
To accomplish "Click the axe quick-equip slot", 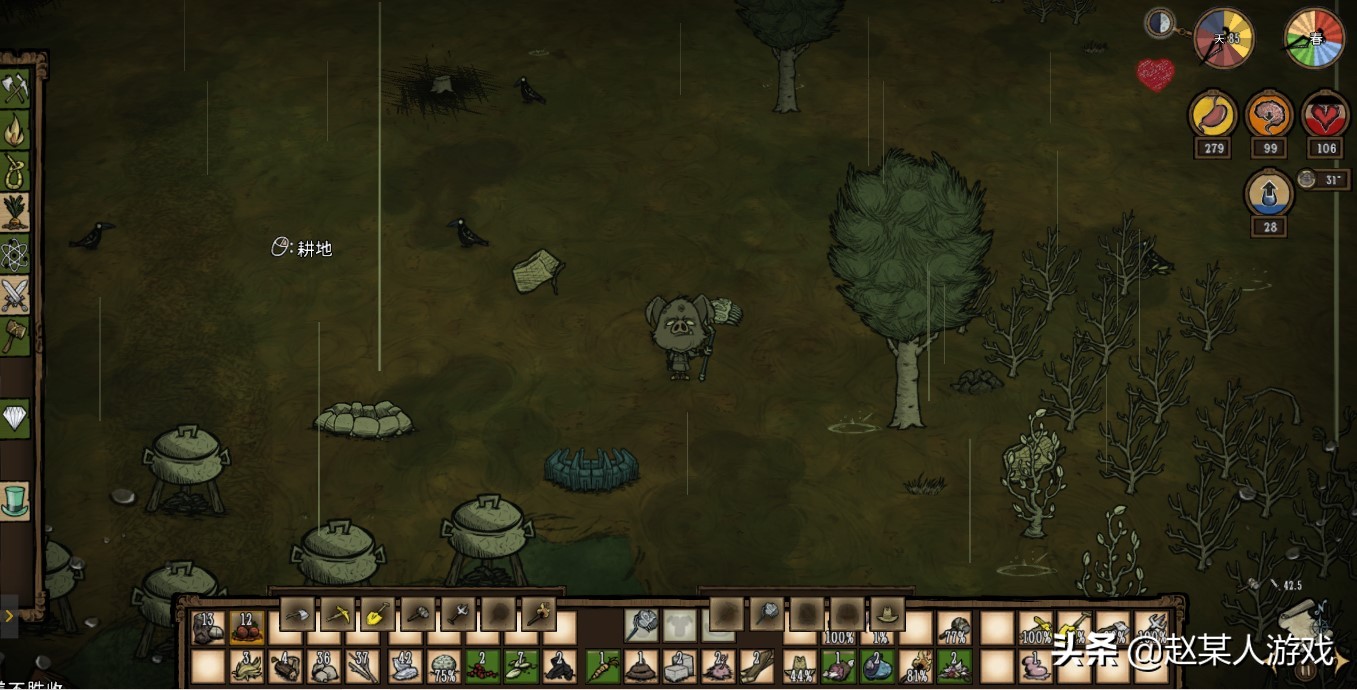I will pos(298,613).
